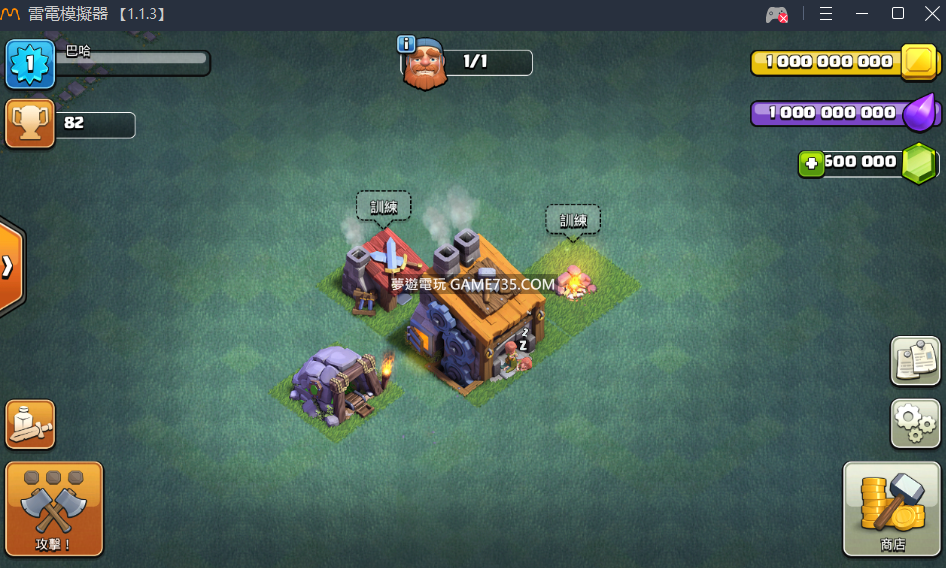946x568 pixels.
Task: Tap the purple elixir drop icon
Action: coord(919,112)
